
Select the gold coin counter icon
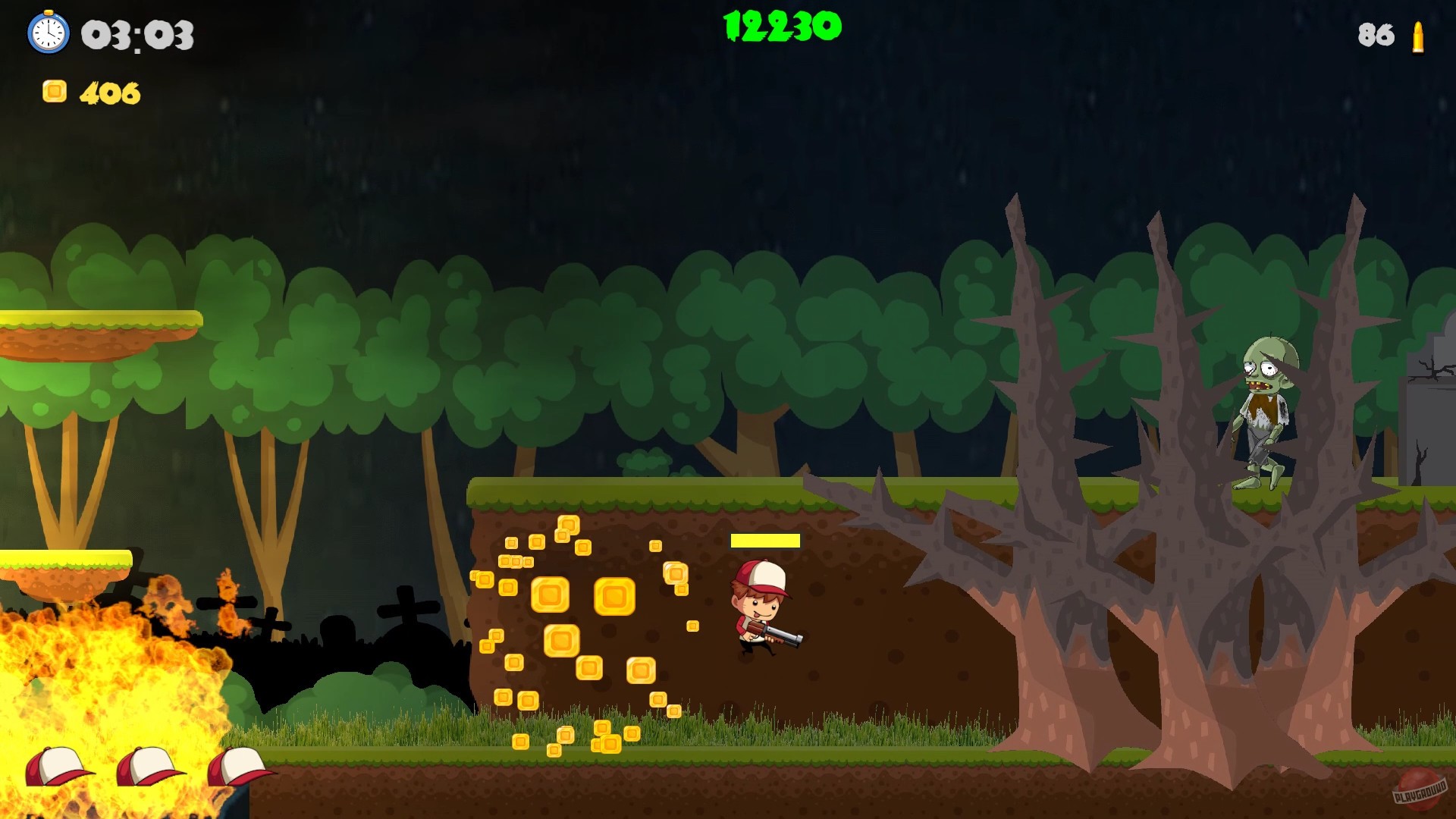point(55,93)
